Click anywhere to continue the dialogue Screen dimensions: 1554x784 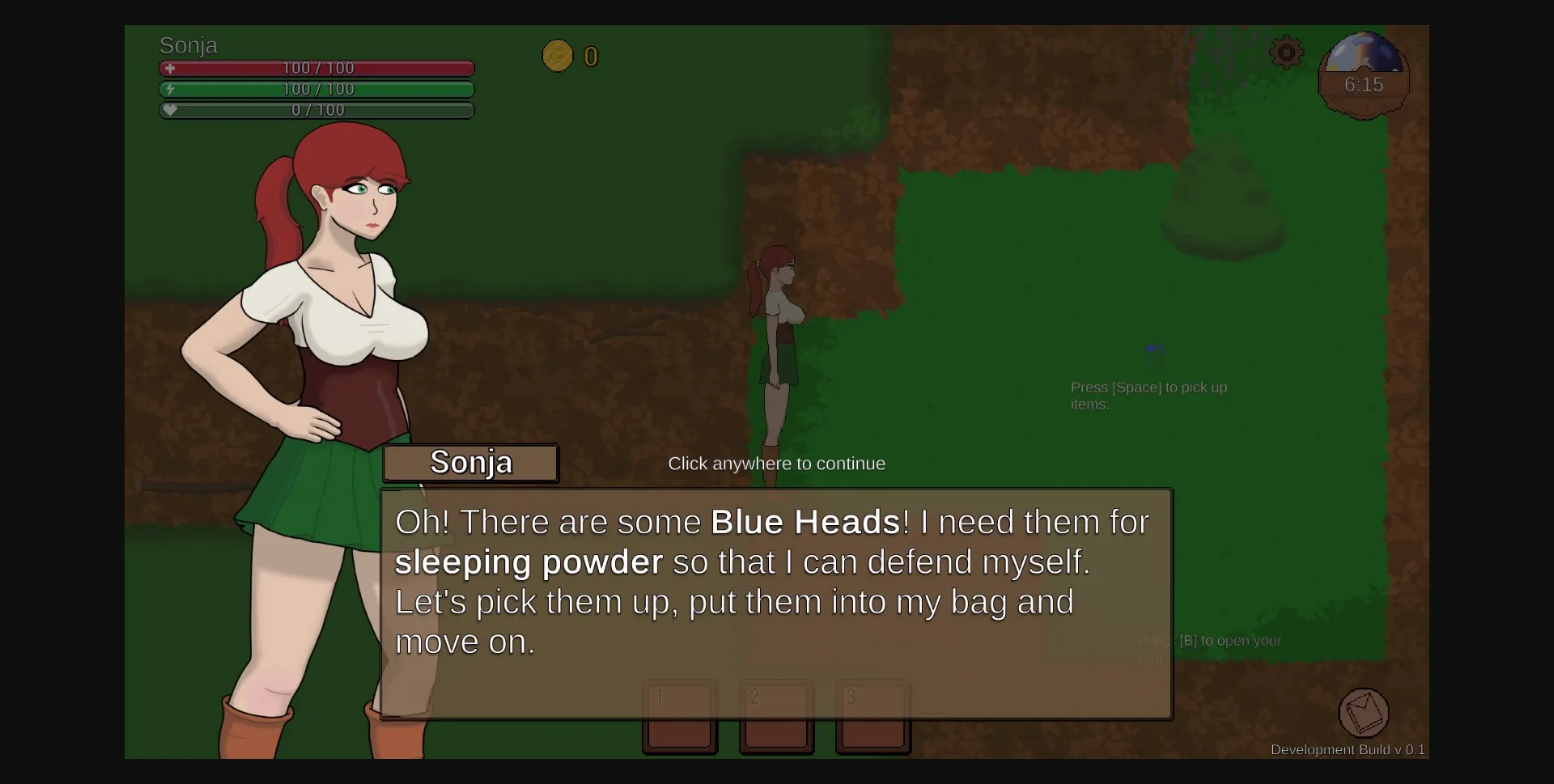(x=776, y=463)
